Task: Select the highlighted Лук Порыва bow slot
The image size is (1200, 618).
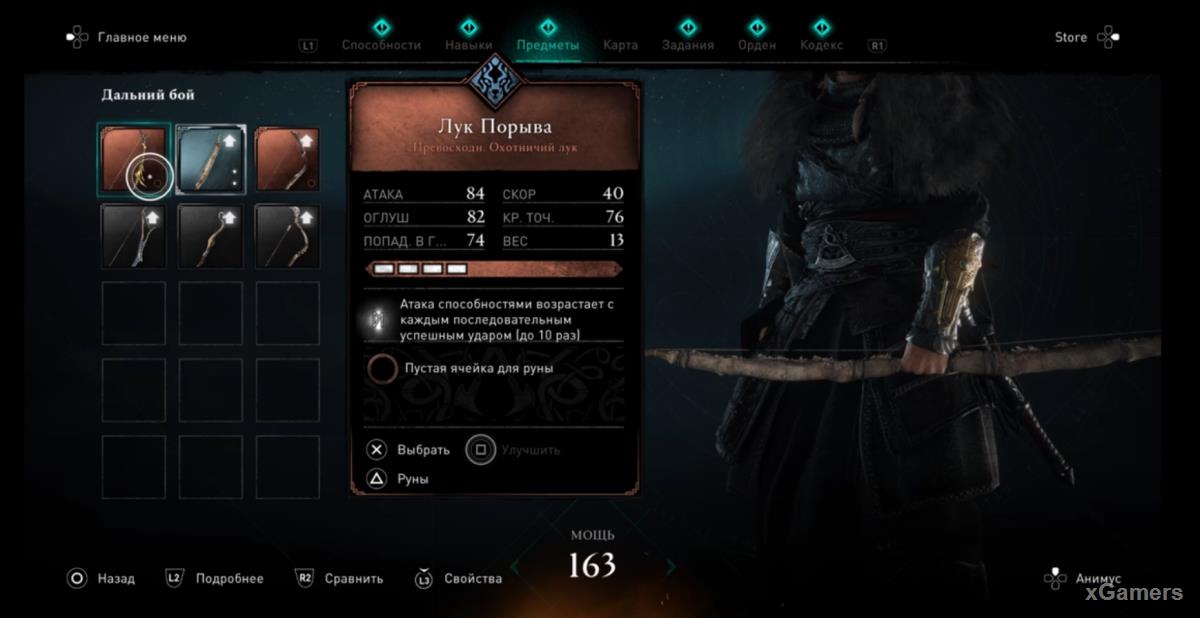Action: [x=134, y=159]
